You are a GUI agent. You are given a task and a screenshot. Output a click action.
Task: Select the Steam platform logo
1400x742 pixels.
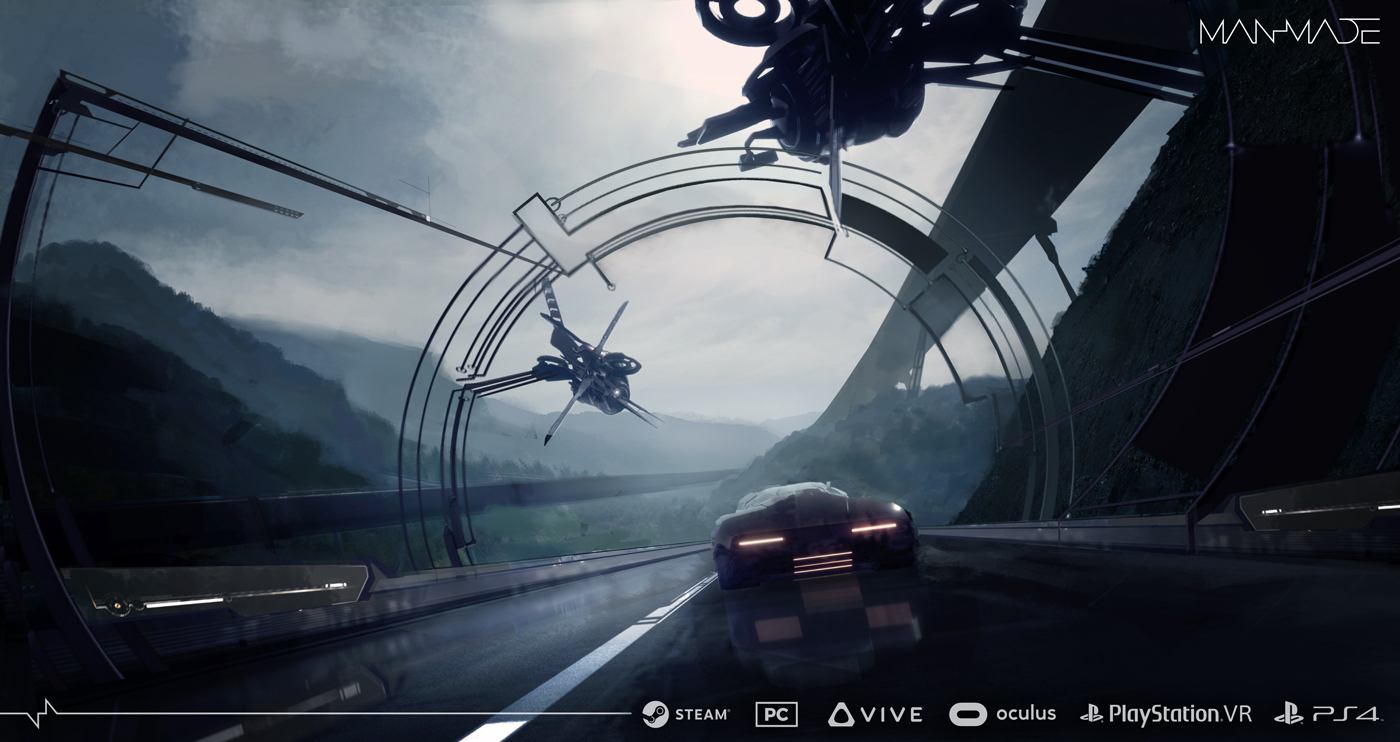pyautogui.click(x=686, y=714)
